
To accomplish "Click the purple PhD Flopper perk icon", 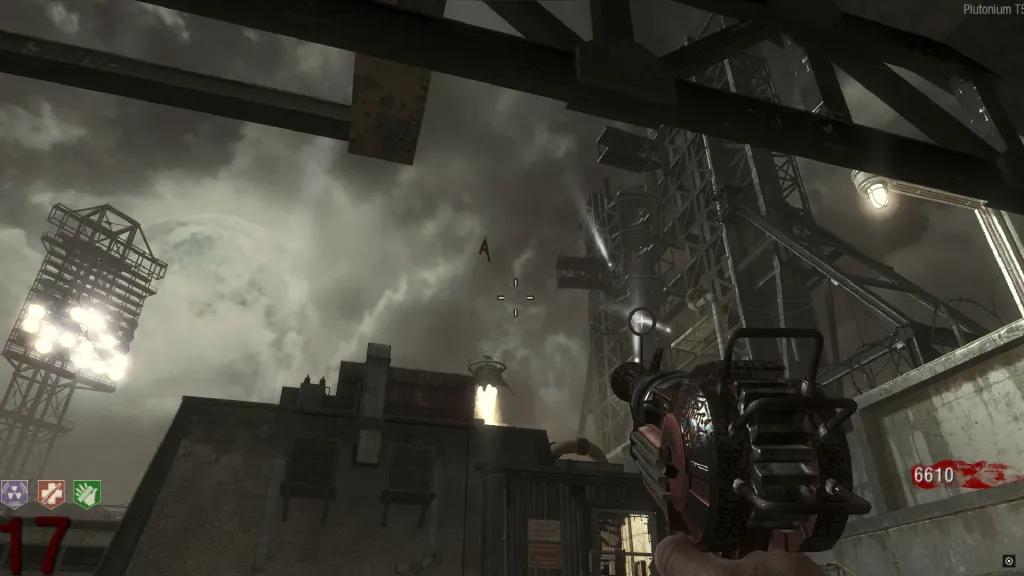I will [x=14, y=493].
